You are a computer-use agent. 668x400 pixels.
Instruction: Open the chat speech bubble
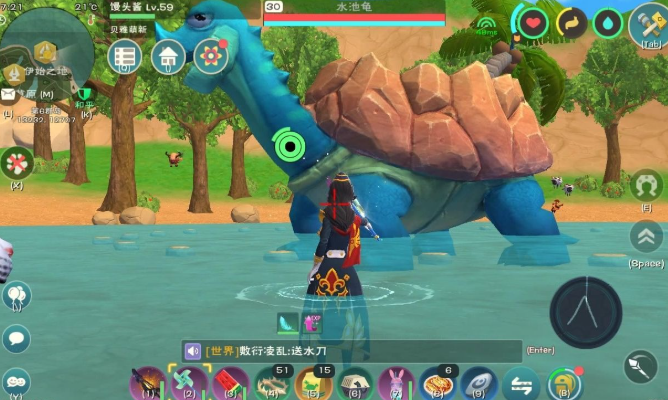point(16,338)
